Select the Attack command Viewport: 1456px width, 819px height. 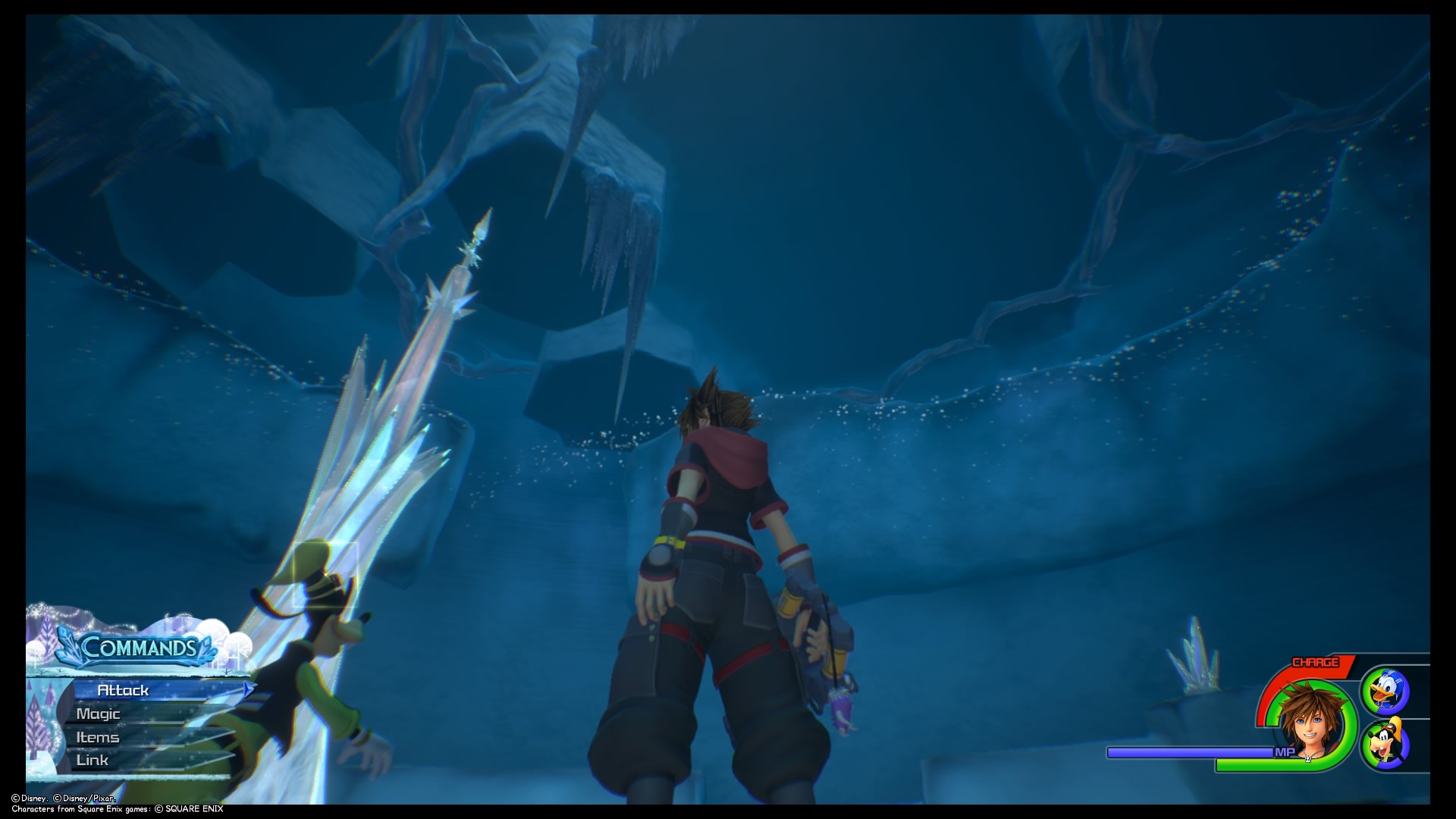[x=121, y=691]
